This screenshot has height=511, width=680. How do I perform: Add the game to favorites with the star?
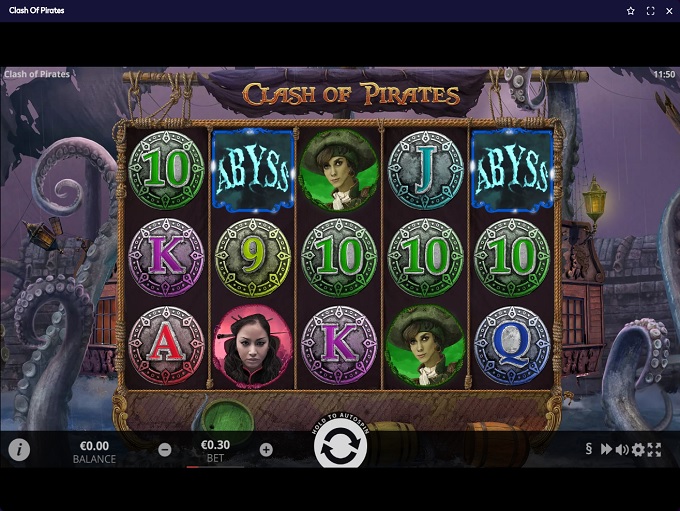(x=631, y=11)
